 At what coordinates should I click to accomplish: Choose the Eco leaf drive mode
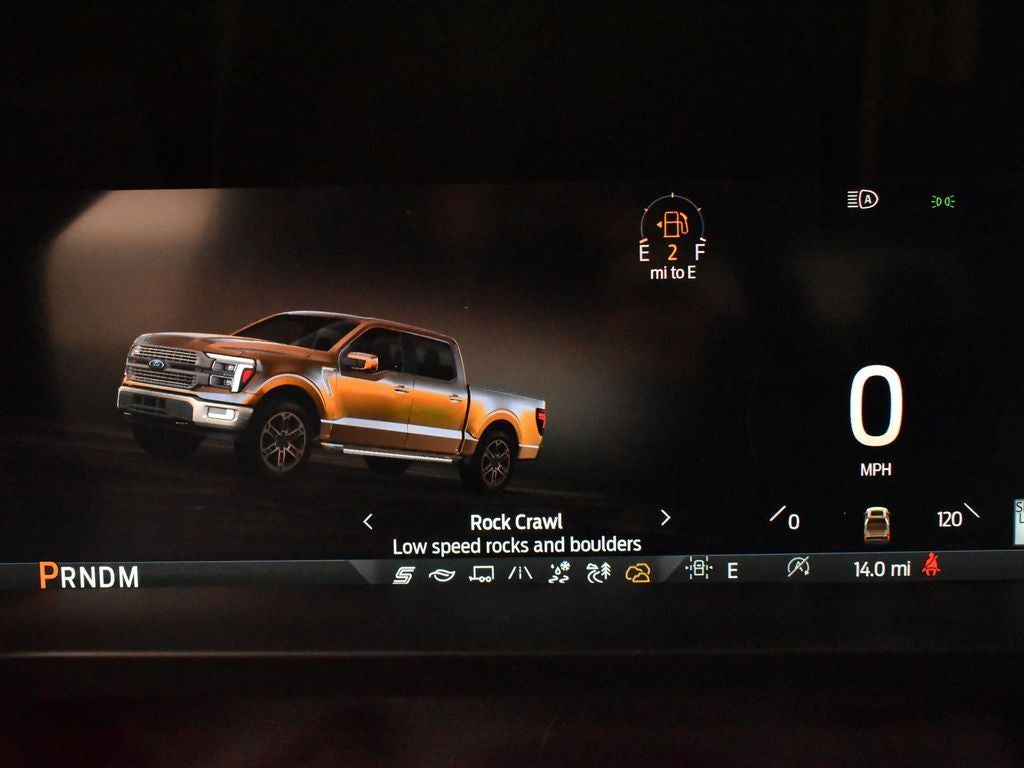441,574
